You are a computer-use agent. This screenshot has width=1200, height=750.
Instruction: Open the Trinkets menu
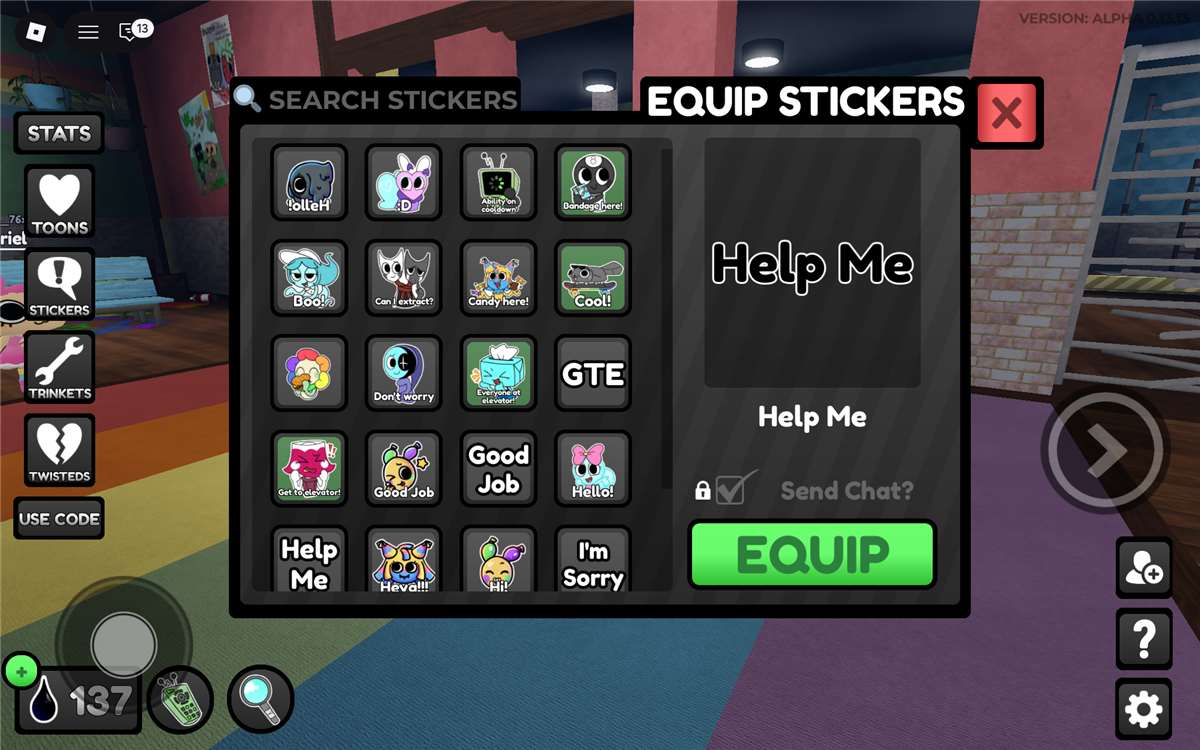coord(60,369)
